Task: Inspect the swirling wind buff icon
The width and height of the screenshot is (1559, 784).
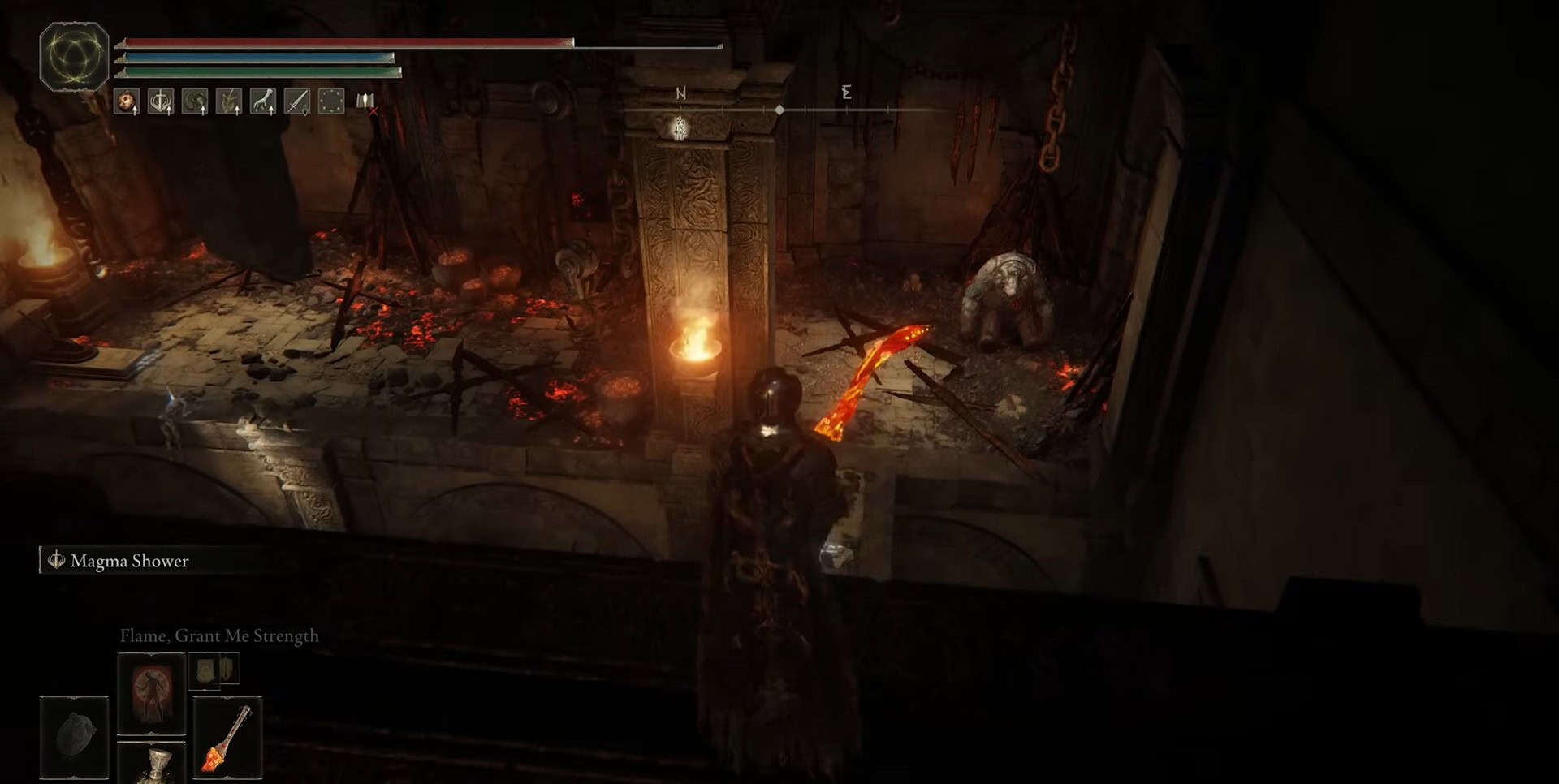Action: pyautogui.click(x=195, y=101)
